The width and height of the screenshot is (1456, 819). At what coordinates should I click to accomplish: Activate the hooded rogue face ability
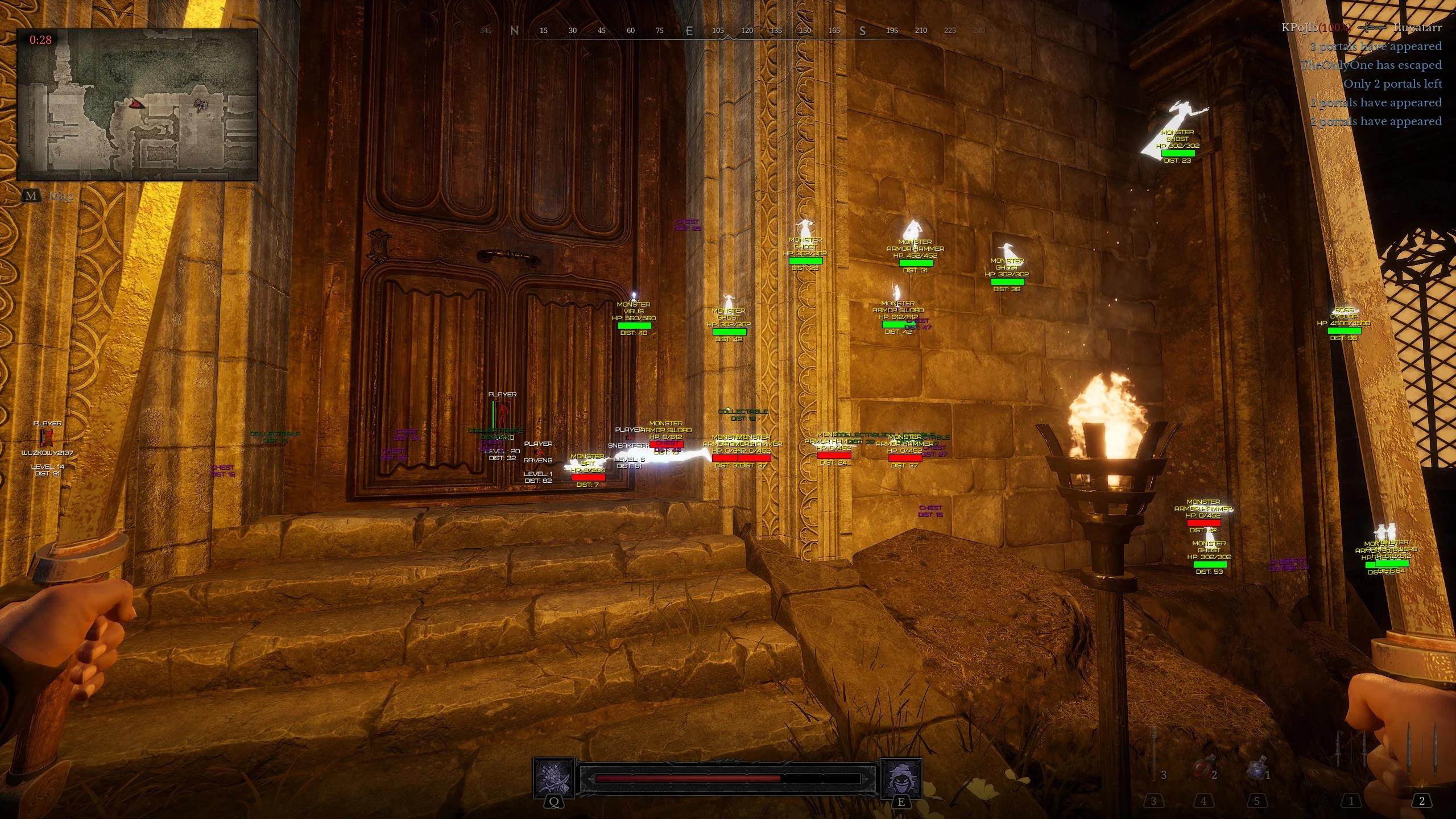coord(901,778)
